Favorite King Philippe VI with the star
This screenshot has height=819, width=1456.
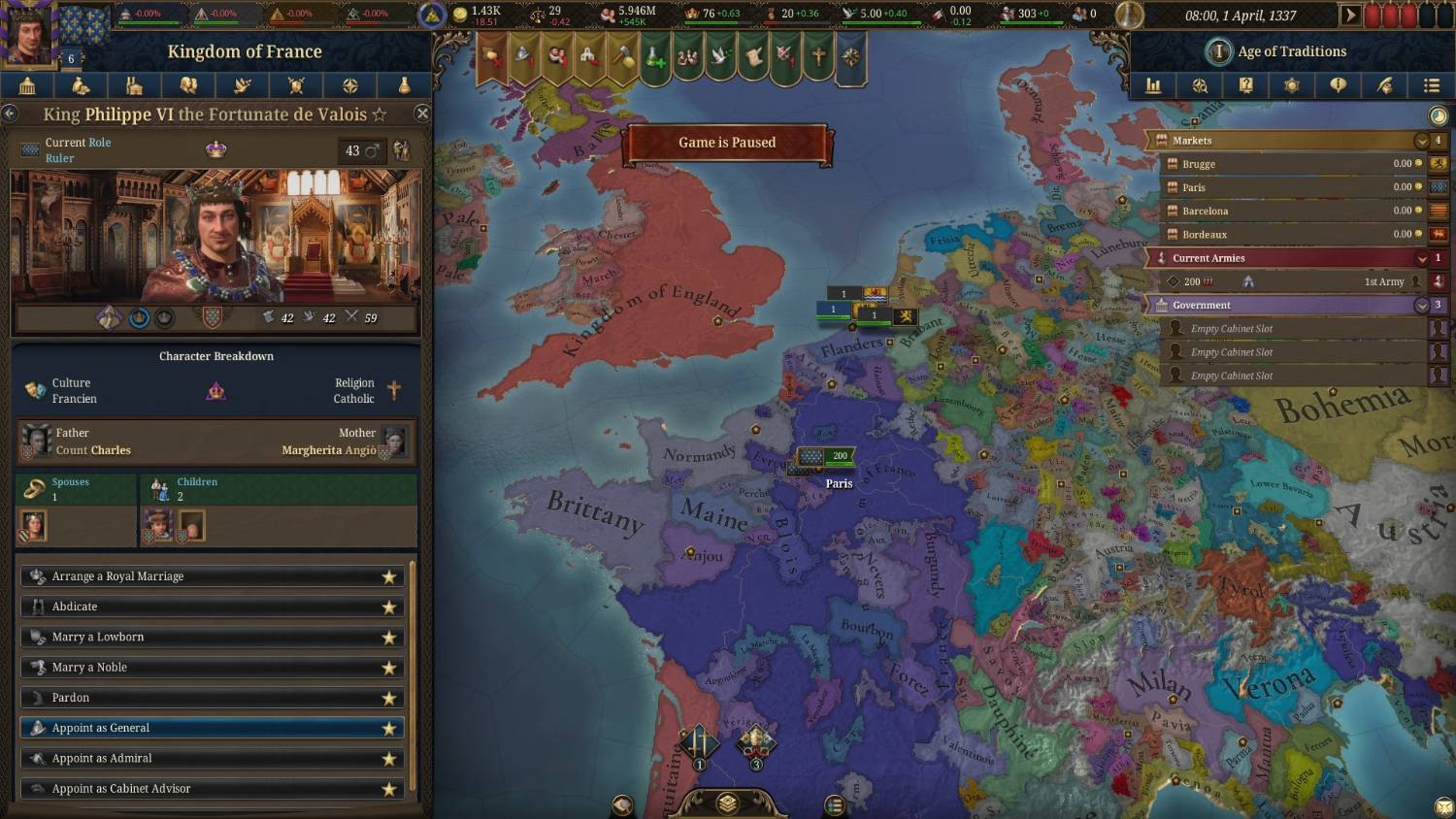click(x=380, y=115)
